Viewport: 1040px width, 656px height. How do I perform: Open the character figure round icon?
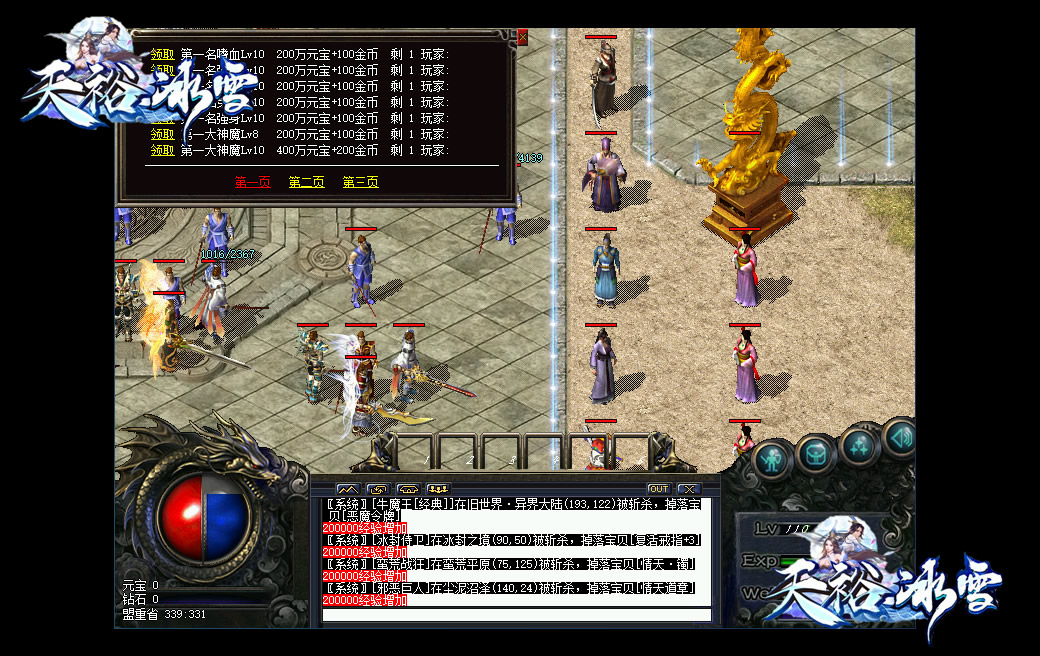click(770, 459)
